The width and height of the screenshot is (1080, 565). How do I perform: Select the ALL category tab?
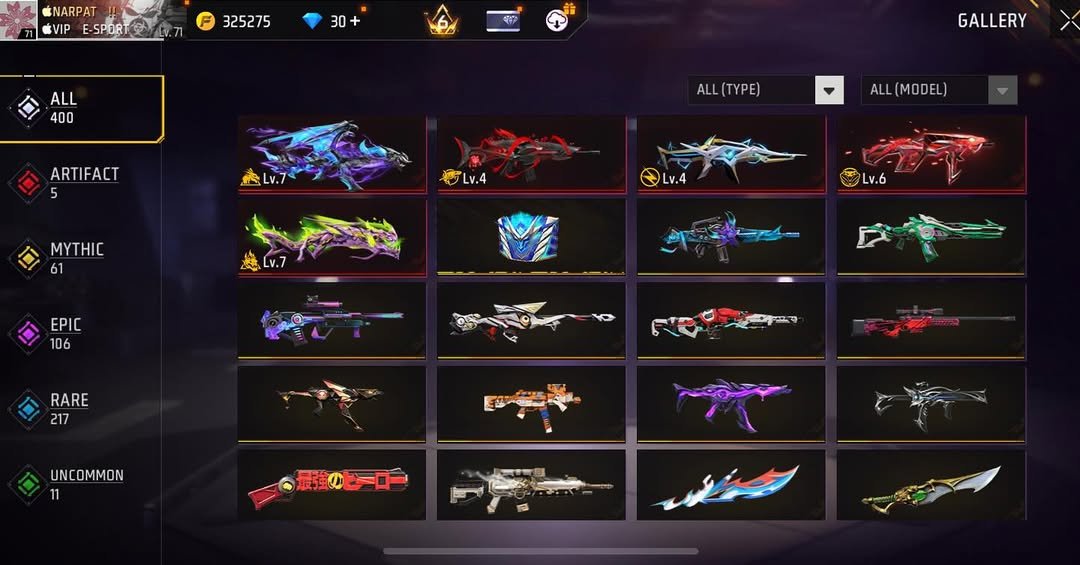point(80,108)
